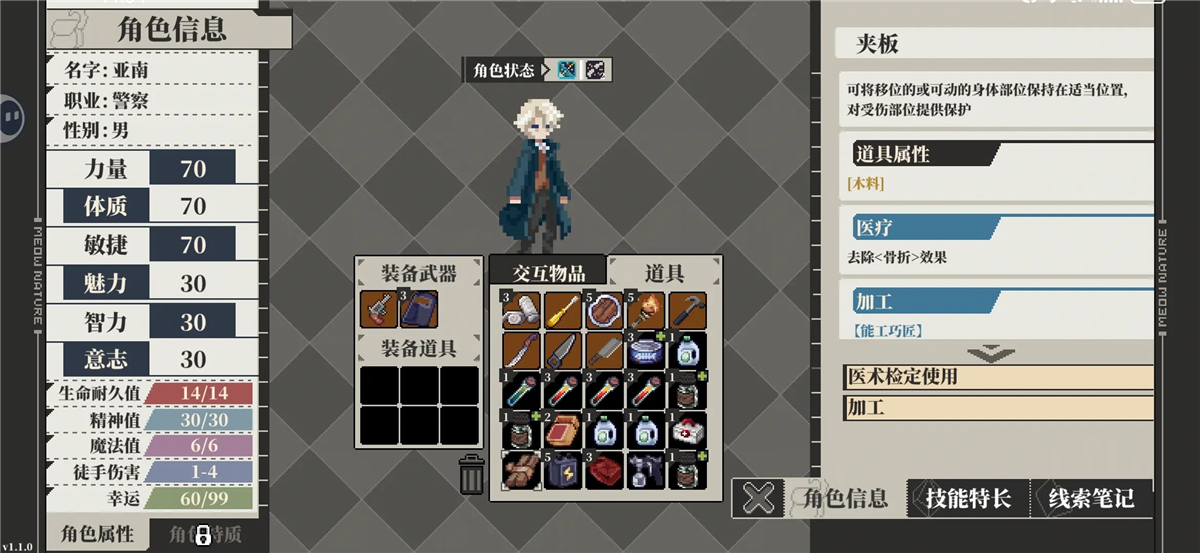This screenshot has height=553, width=1200.
Task: Select the 交互物品 inventory tab
Action: 546,272
